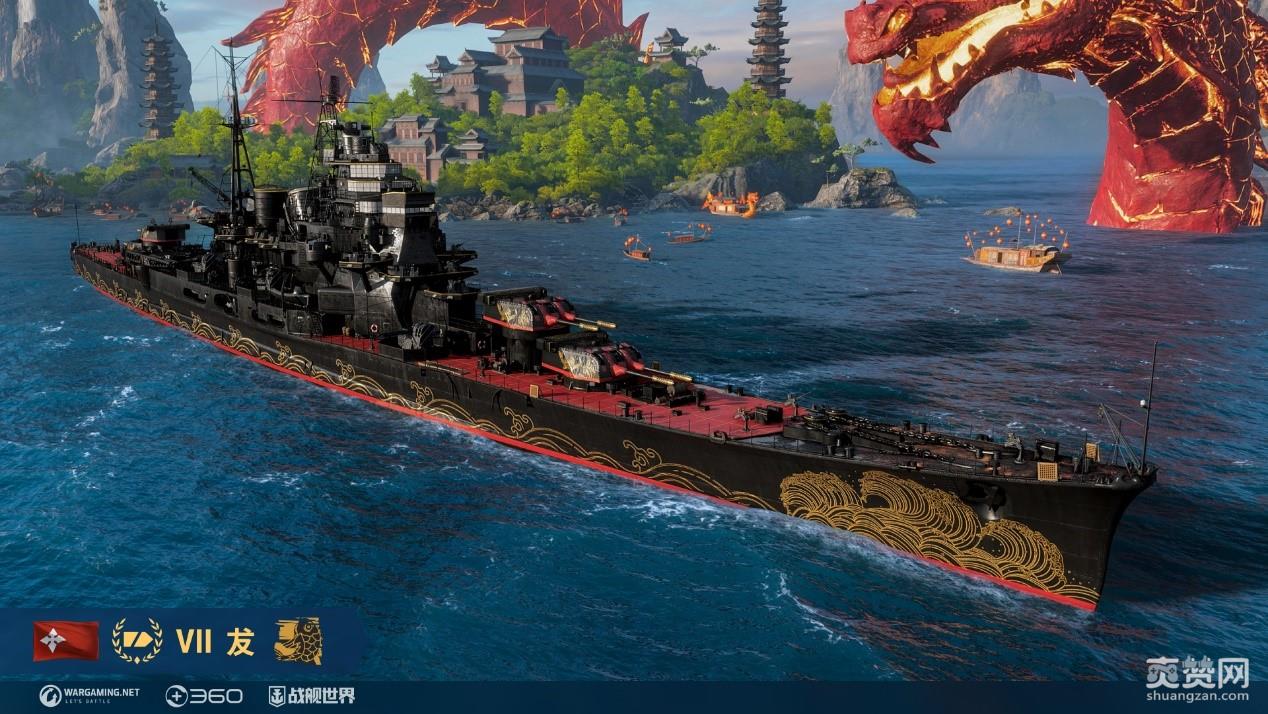This screenshot has height=714, width=1268.
Task: Open the Wargaming.net logo
Action: pos(90,695)
